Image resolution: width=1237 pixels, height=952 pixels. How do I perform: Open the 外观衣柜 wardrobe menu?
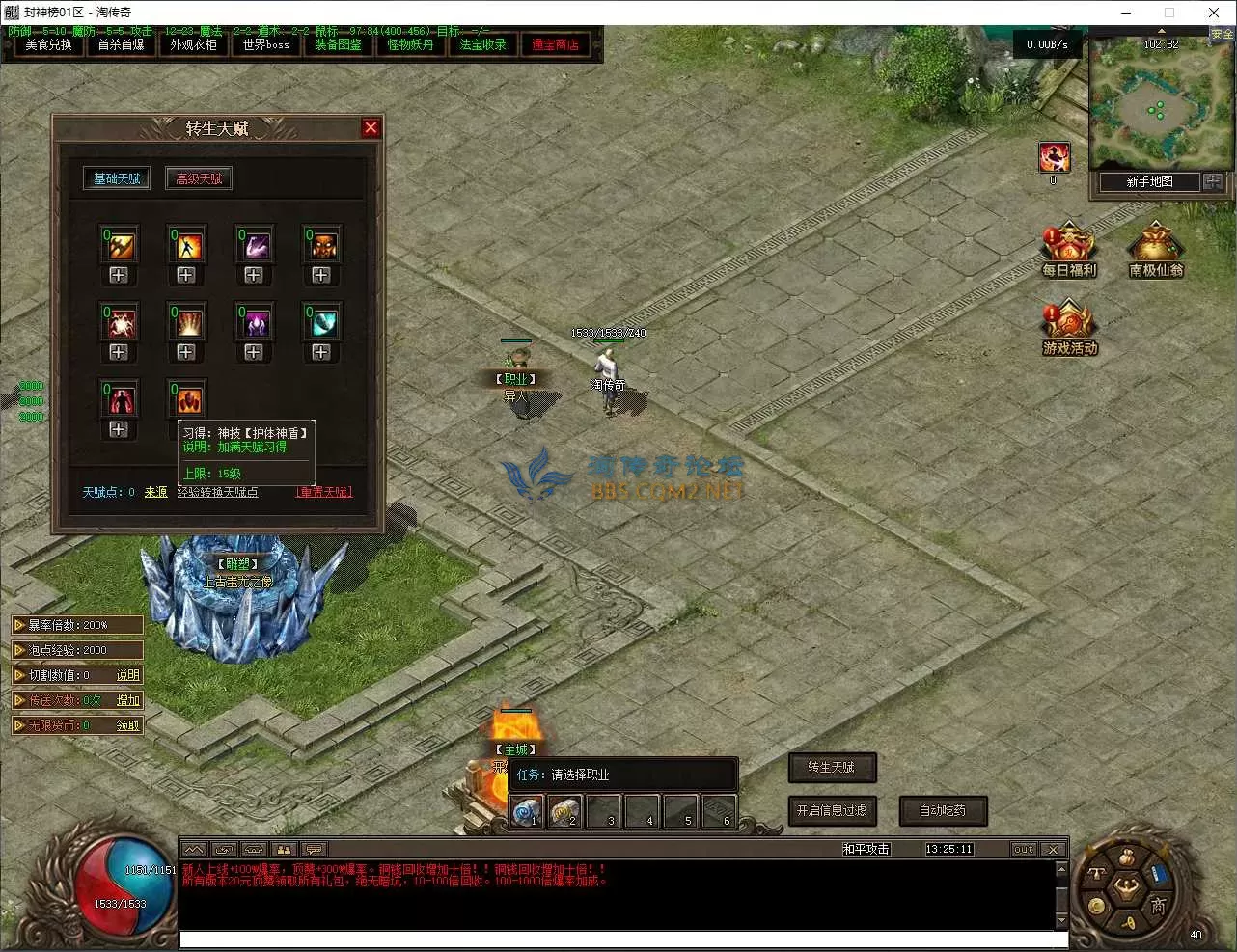click(193, 45)
